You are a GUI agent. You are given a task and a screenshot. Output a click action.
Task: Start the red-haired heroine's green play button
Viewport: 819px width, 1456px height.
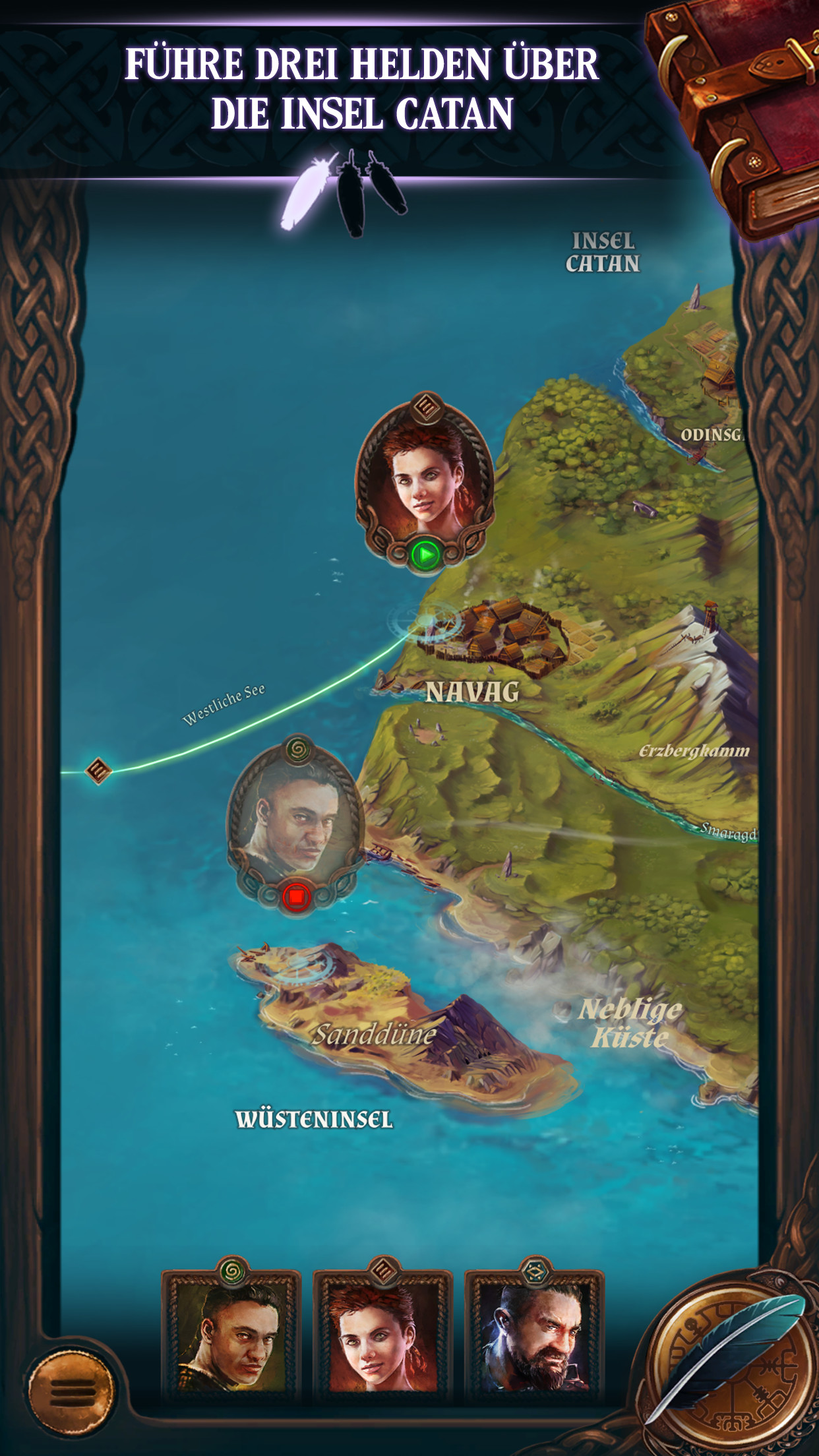tap(425, 555)
